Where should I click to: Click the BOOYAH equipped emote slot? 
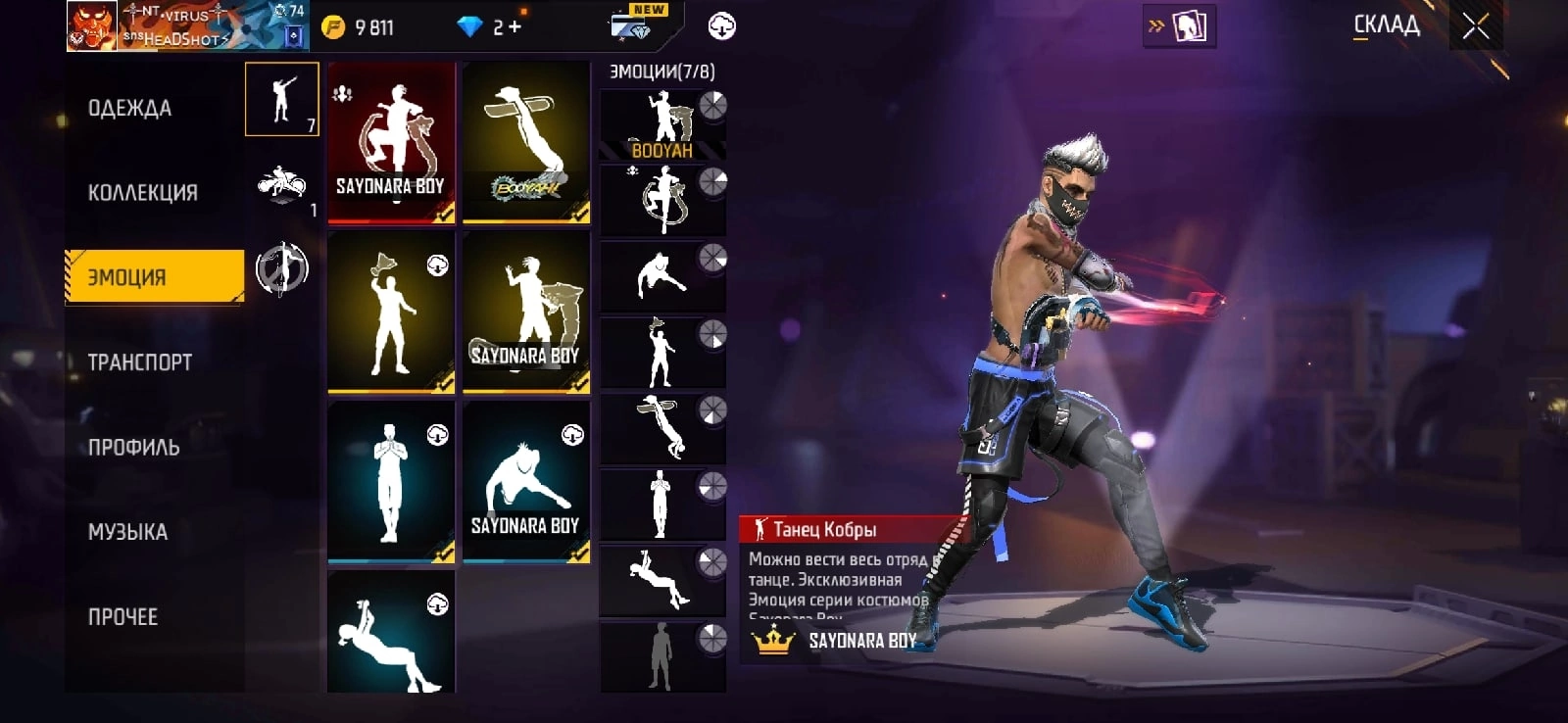coord(662,124)
